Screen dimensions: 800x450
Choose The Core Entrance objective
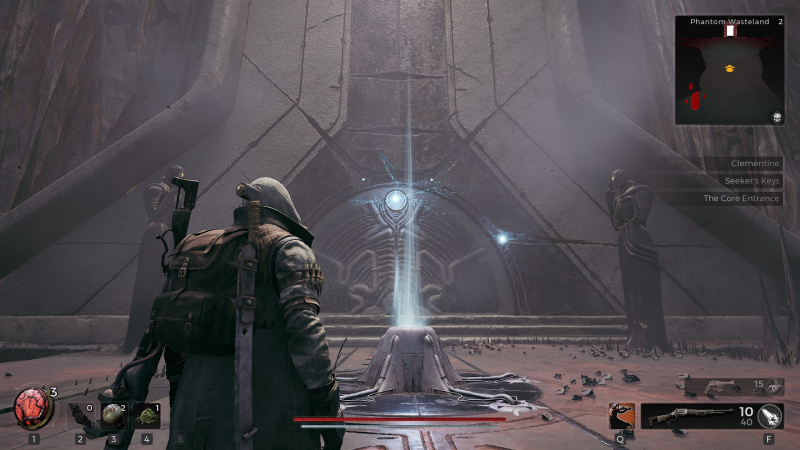[x=740, y=198]
